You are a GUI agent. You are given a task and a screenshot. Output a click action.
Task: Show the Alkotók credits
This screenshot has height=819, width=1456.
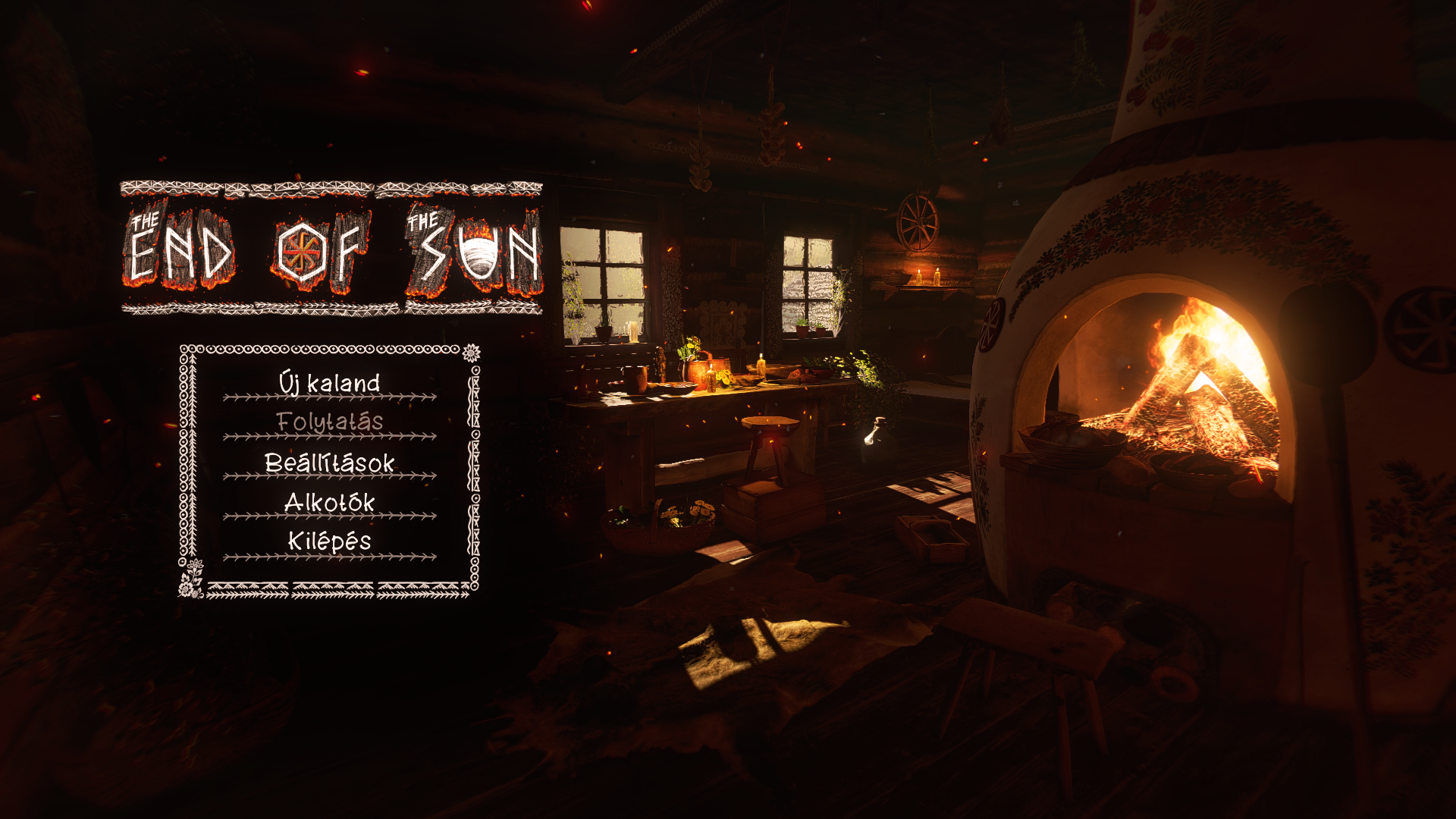(329, 502)
